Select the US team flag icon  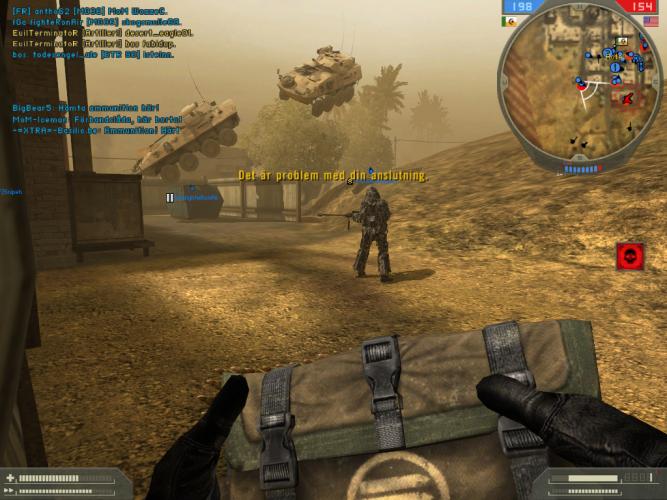coord(651,20)
